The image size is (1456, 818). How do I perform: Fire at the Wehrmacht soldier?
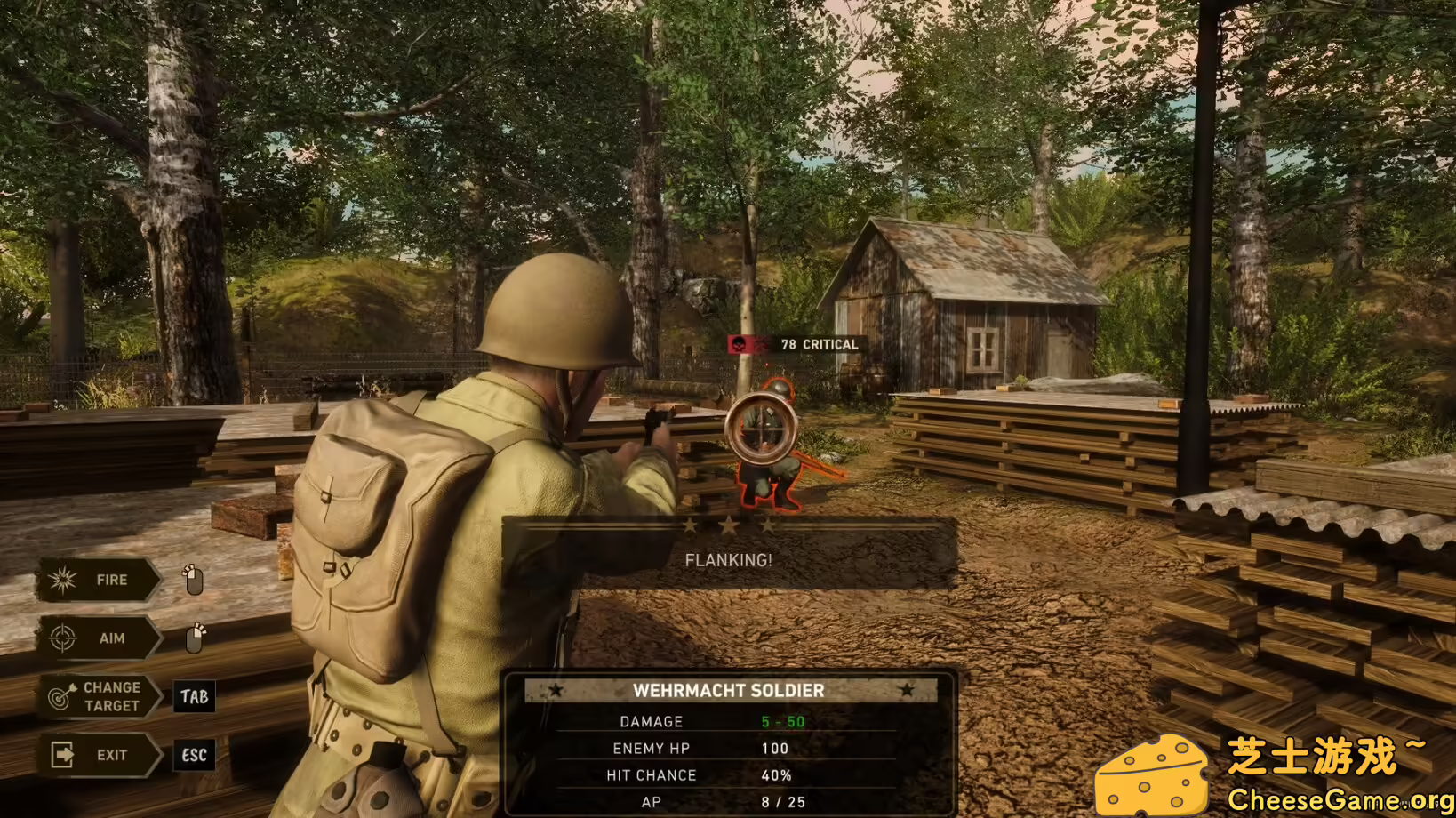(x=98, y=581)
